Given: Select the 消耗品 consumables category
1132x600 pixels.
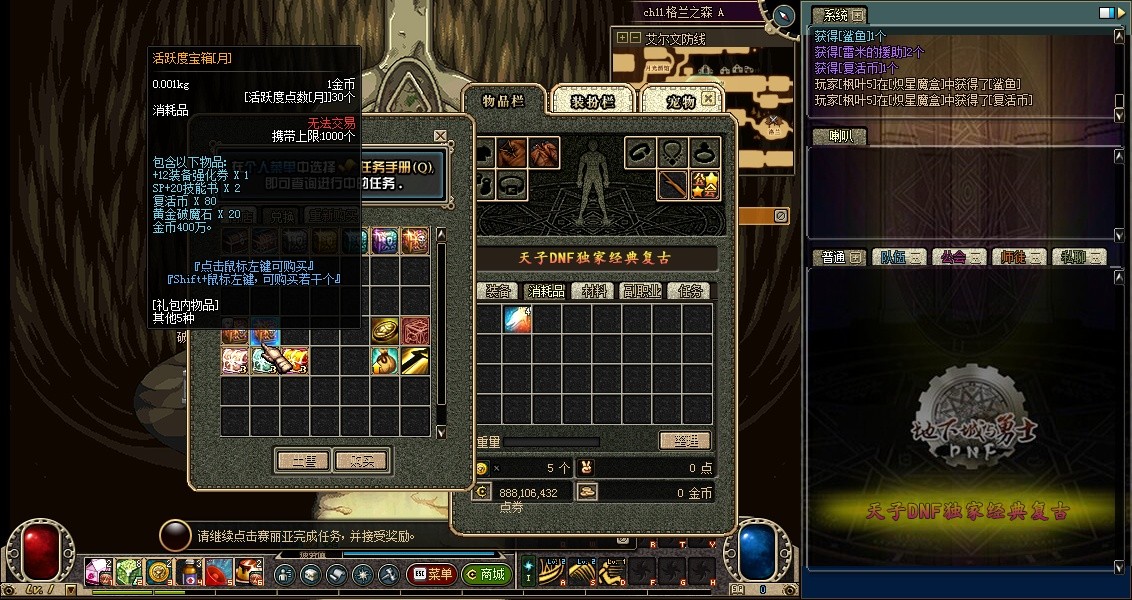Looking at the screenshot, I should (x=545, y=291).
